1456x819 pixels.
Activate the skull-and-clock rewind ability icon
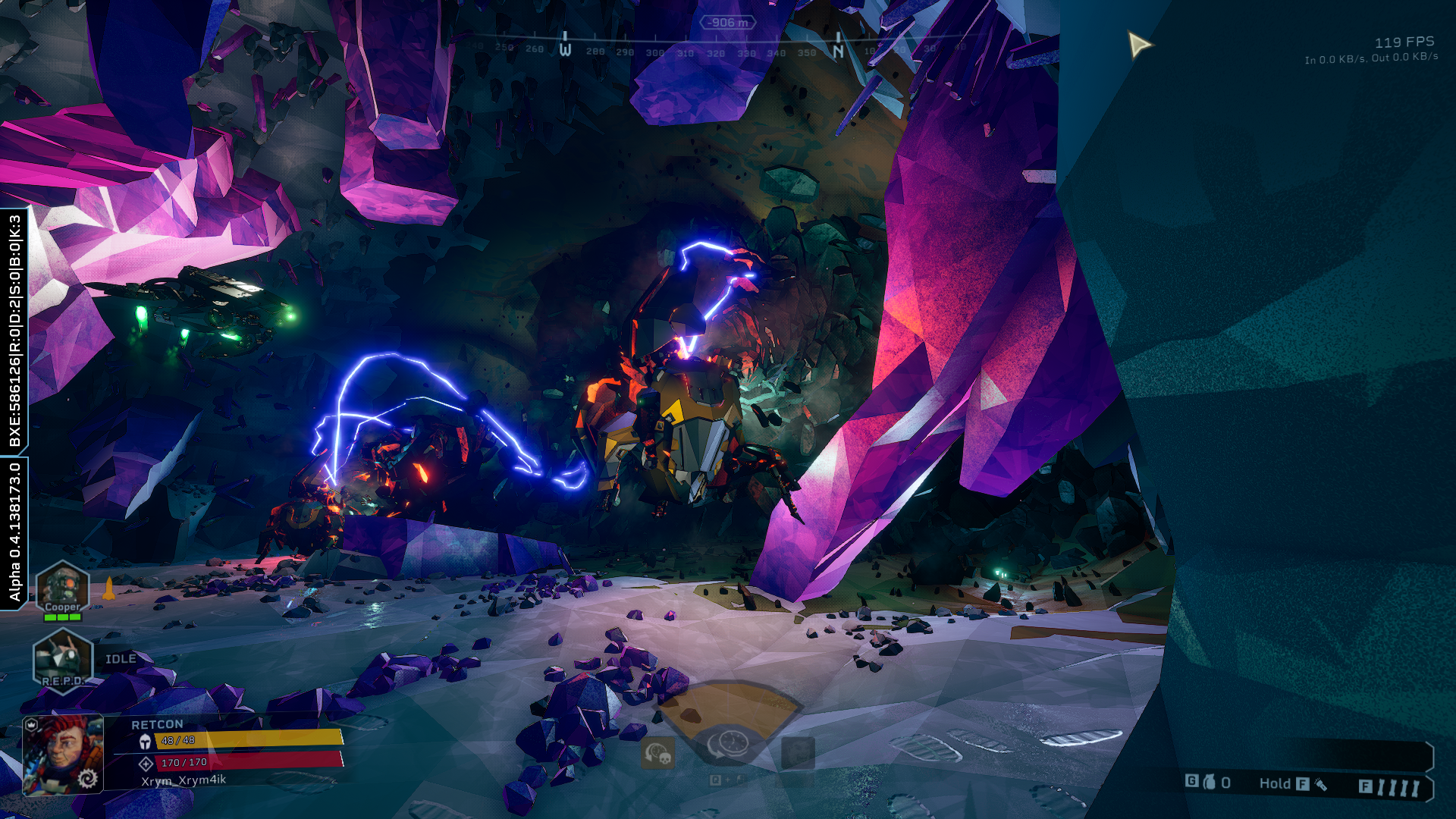(657, 753)
